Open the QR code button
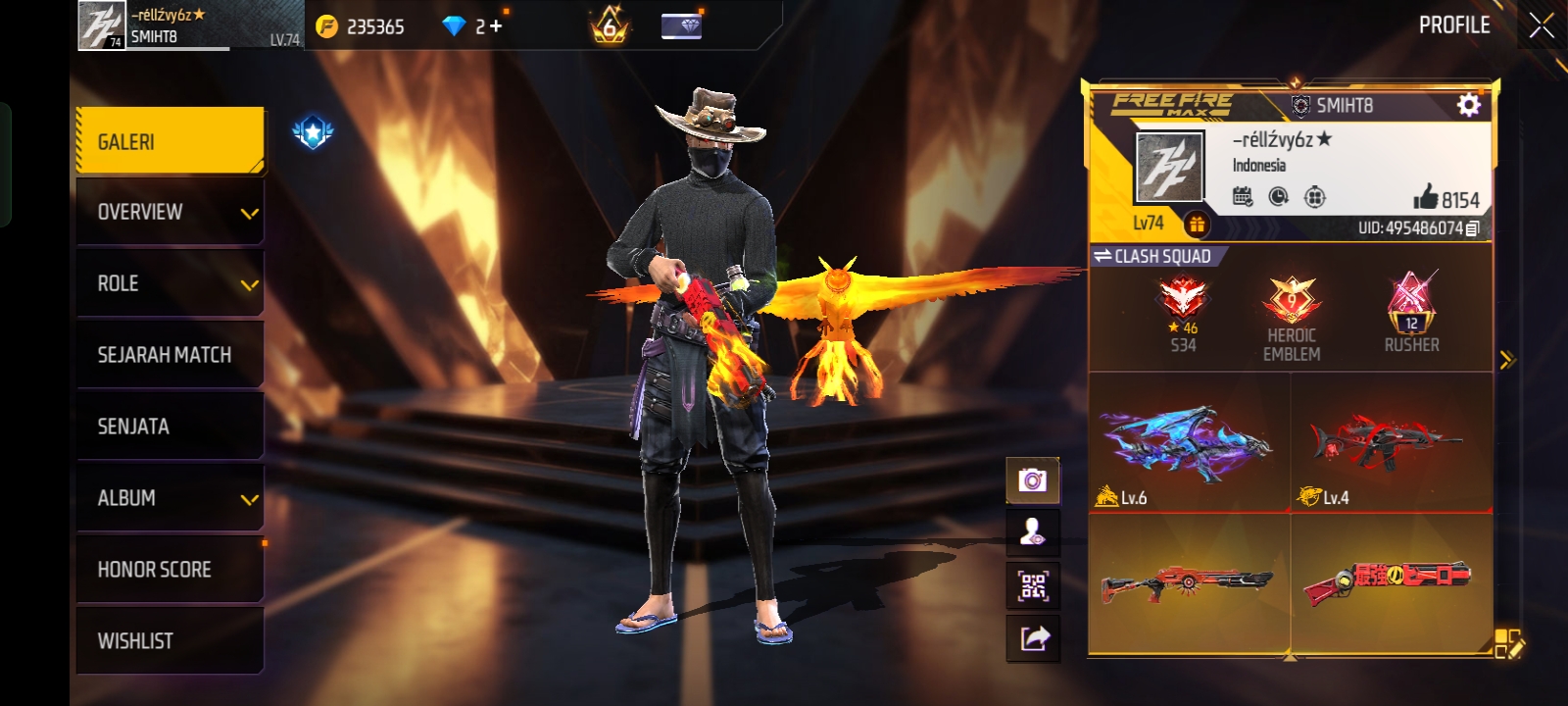Image resolution: width=1568 pixels, height=706 pixels. pyautogui.click(x=1033, y=586)
